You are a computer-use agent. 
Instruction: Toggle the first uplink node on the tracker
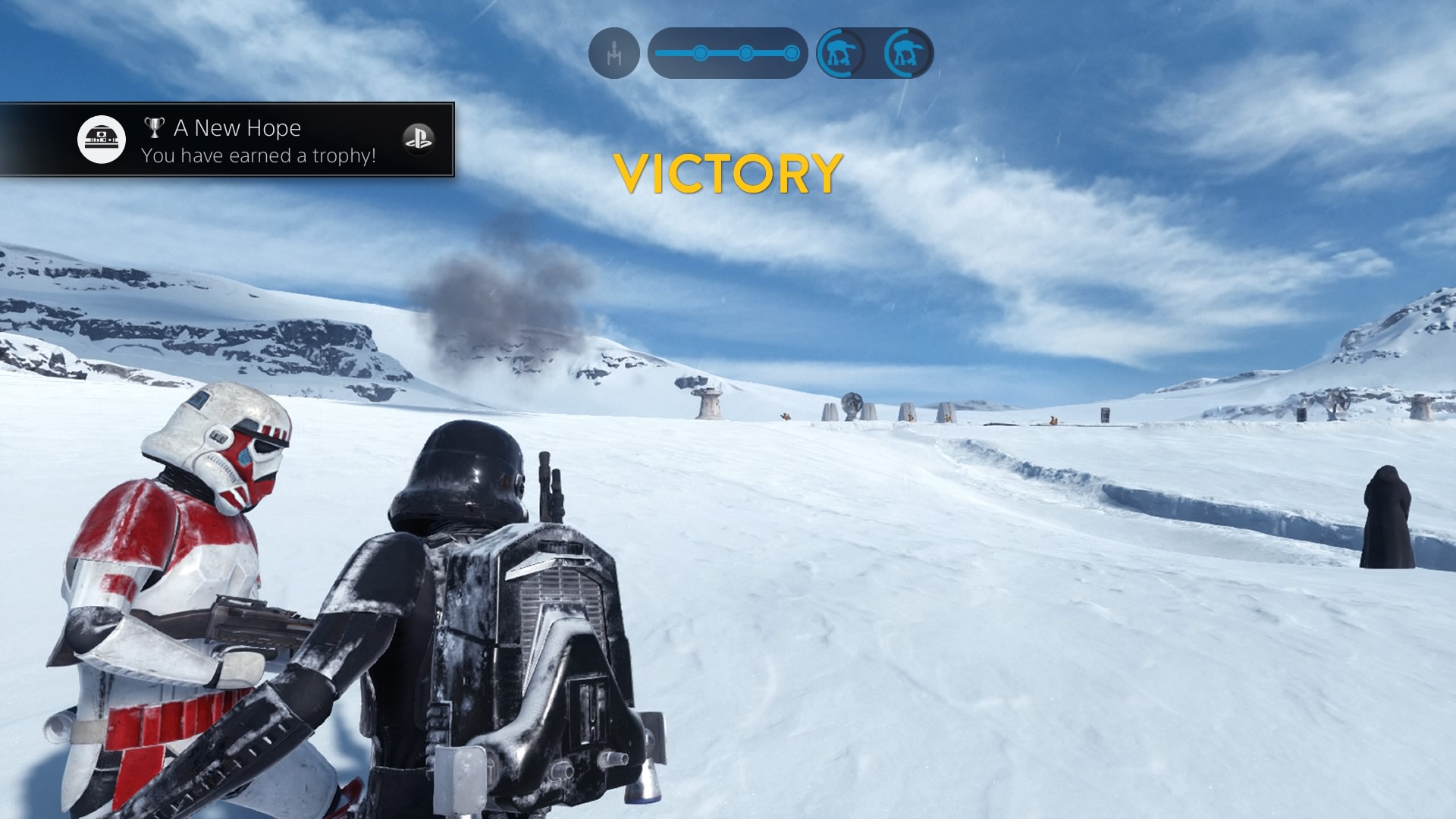click(698, 52)
